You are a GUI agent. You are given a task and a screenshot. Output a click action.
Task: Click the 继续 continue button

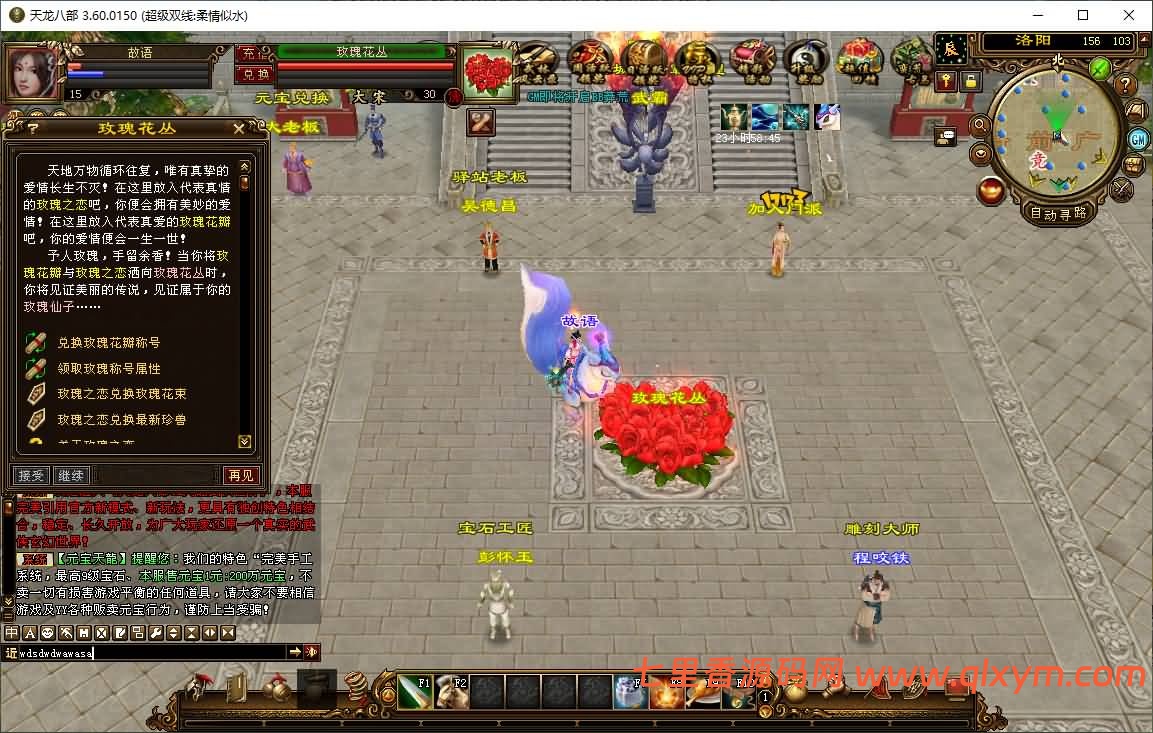point(71,475)
